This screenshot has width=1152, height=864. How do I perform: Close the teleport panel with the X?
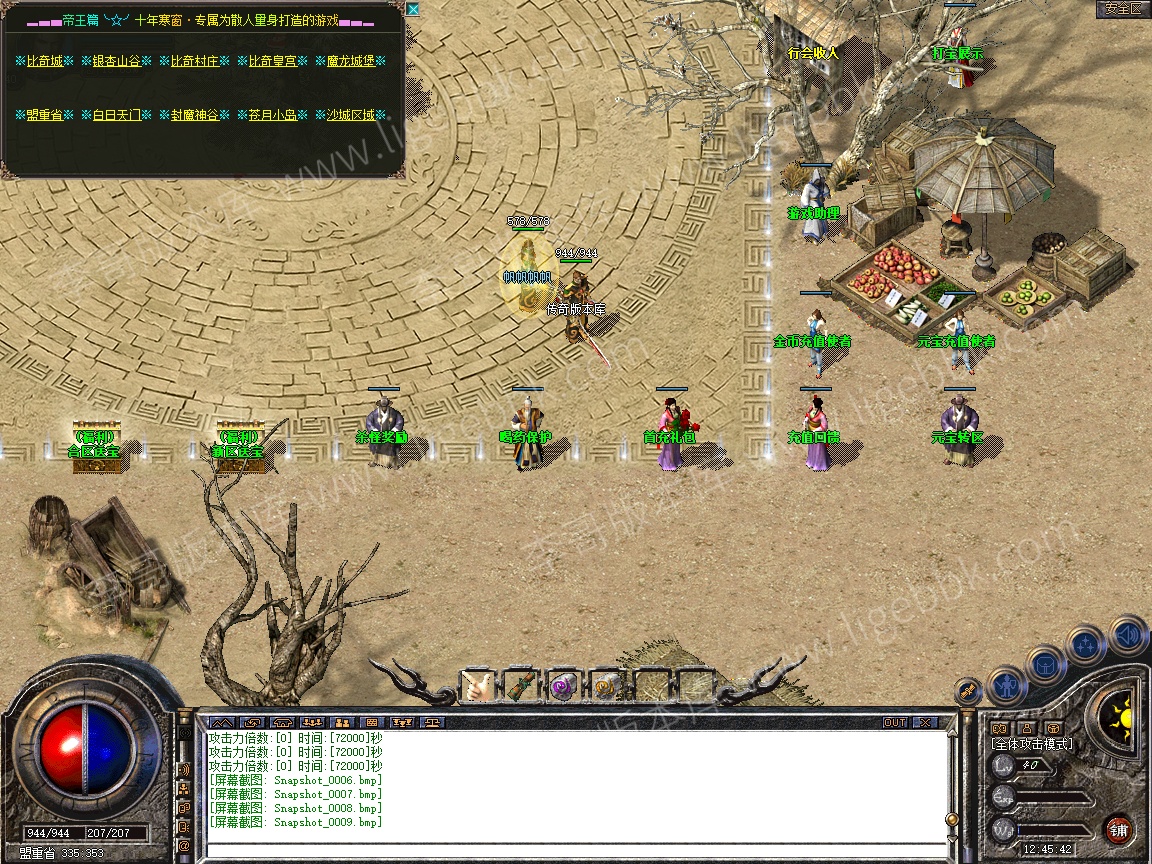pyautogui.click(x=413, y=10)
